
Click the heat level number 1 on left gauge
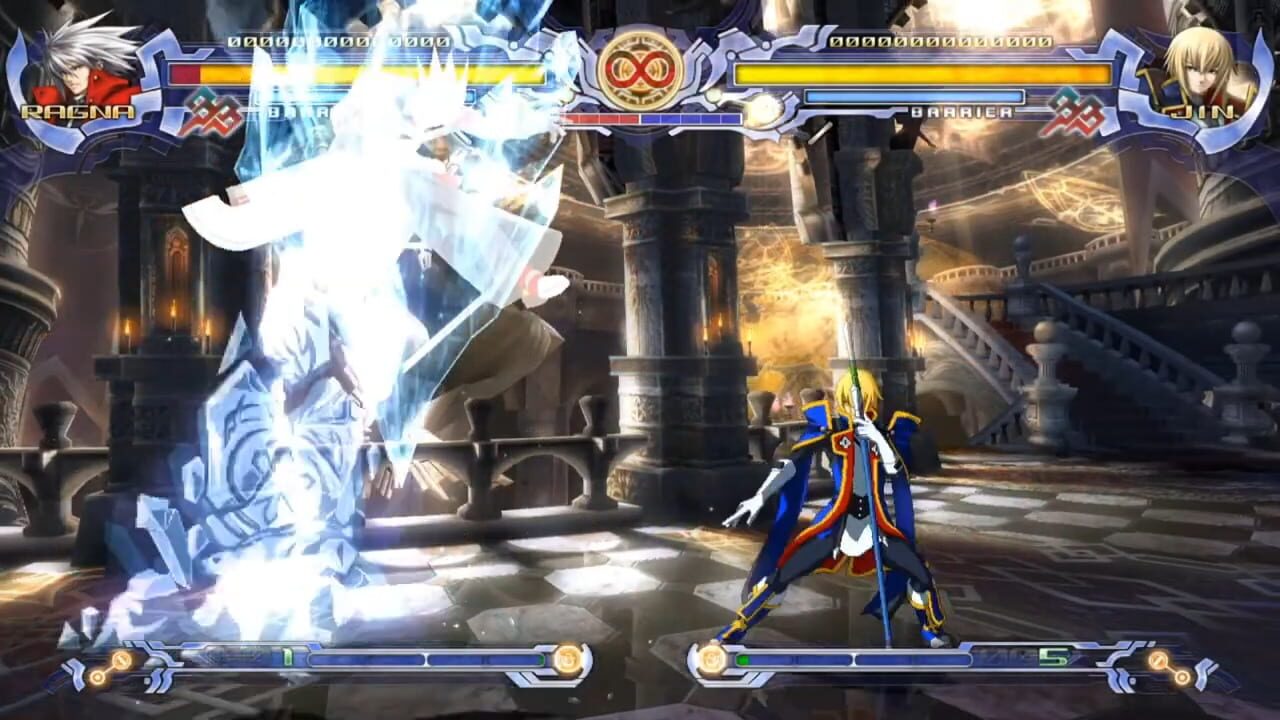coord(287,657)
